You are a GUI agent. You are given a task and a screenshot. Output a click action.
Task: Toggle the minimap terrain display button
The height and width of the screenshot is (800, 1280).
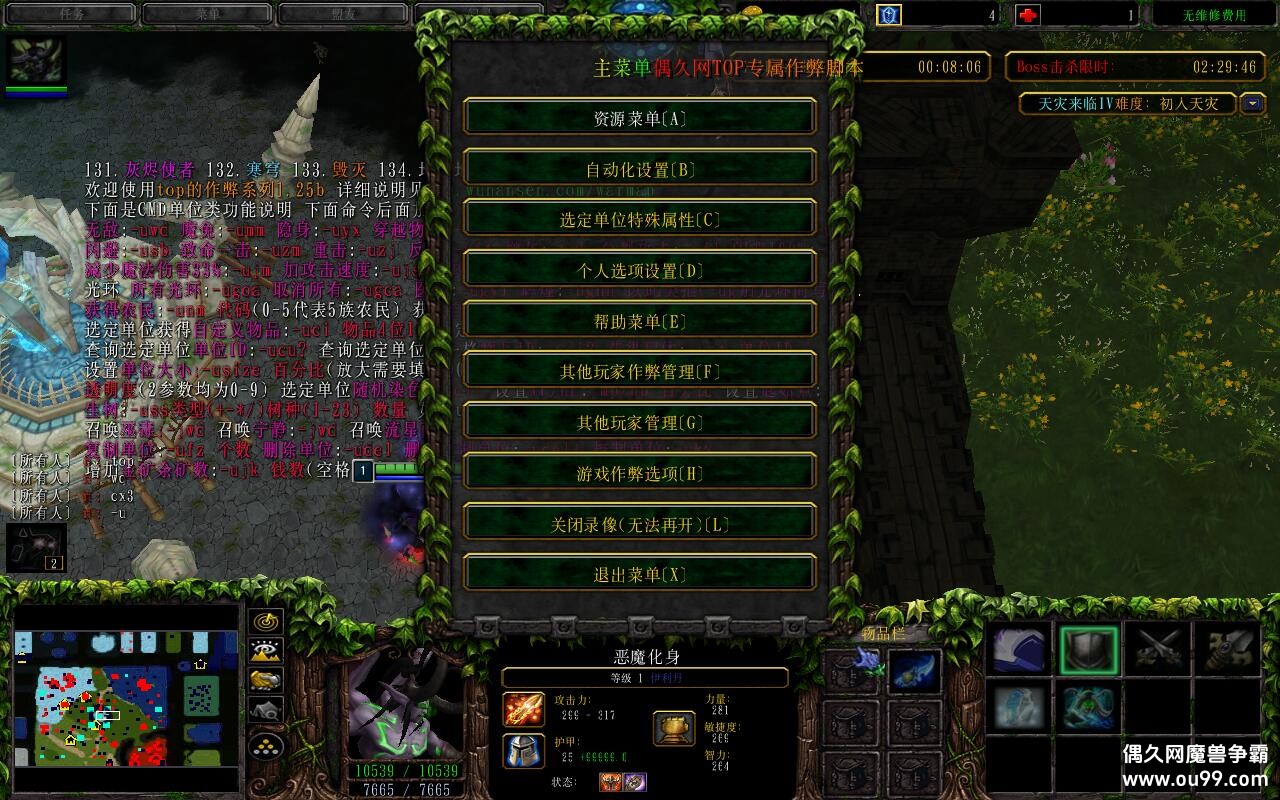(x=266, y=651)
